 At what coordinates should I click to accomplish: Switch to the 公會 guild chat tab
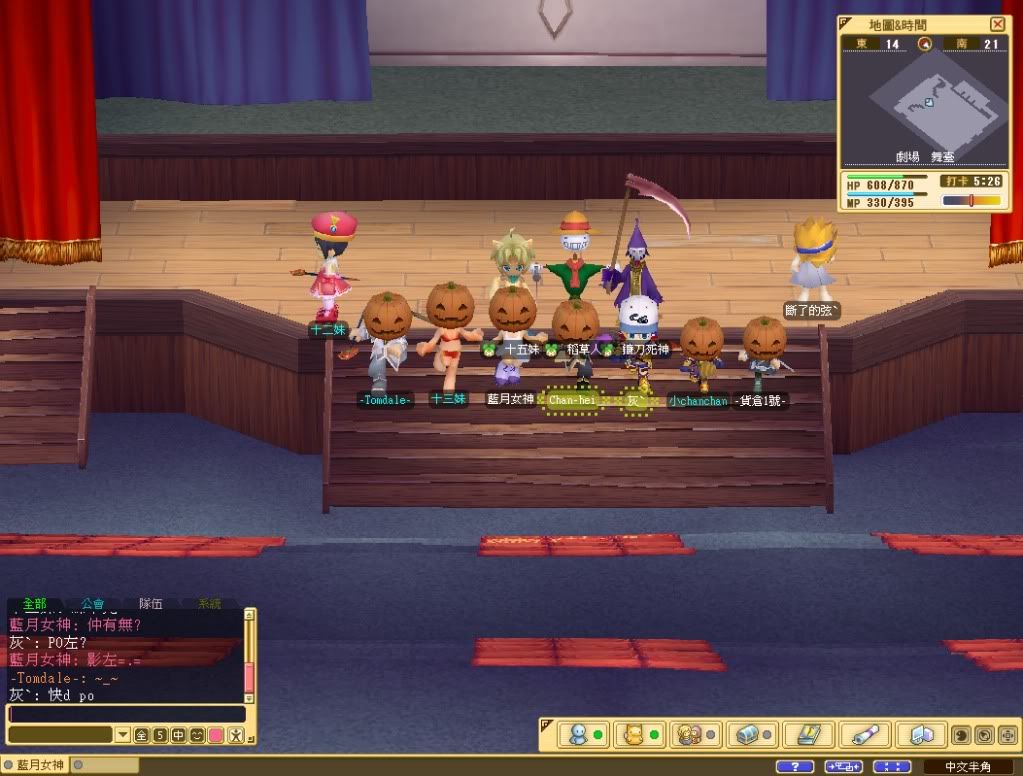click(93, 604)
